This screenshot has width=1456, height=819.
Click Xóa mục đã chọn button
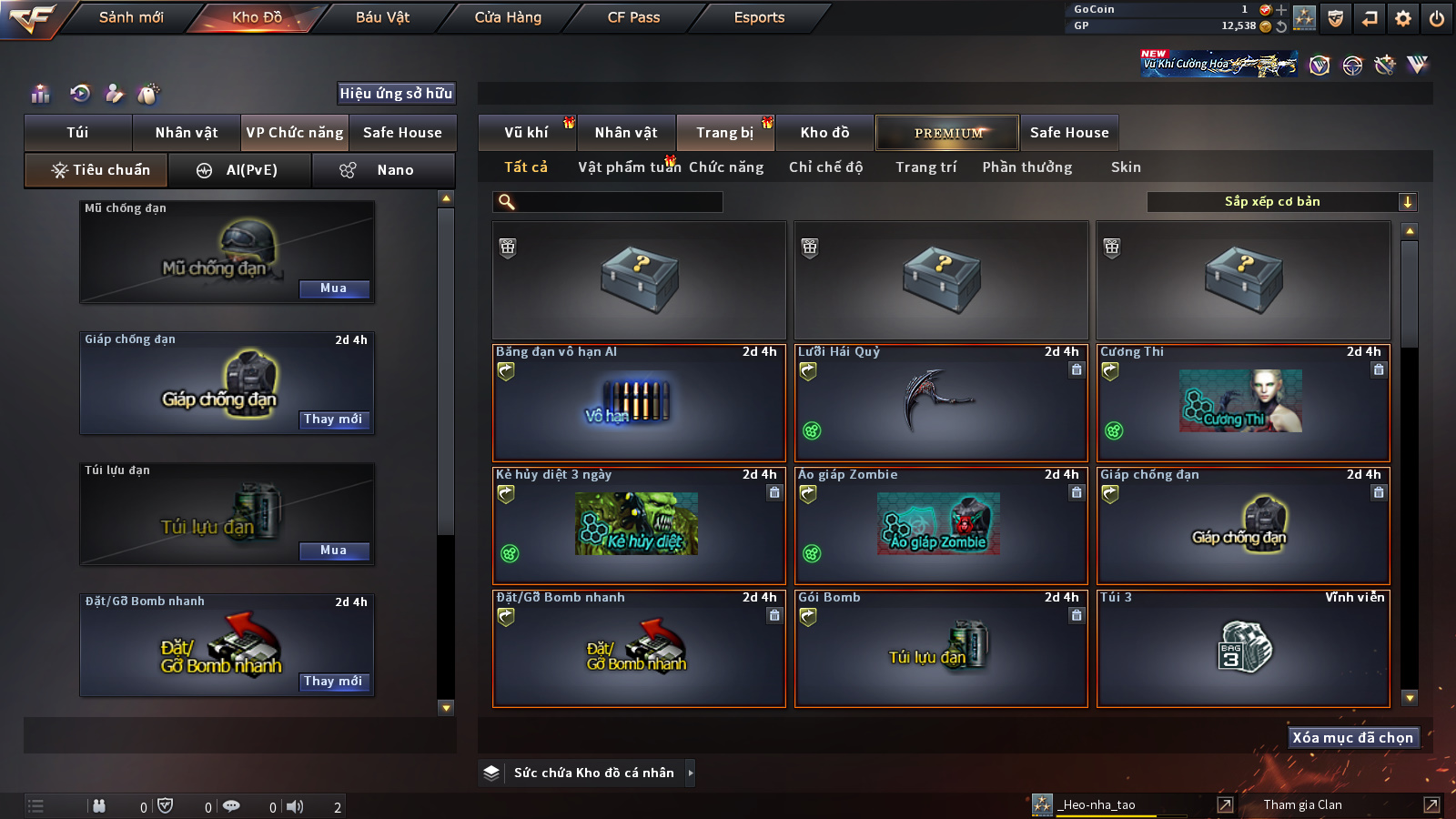[1353, 737]
